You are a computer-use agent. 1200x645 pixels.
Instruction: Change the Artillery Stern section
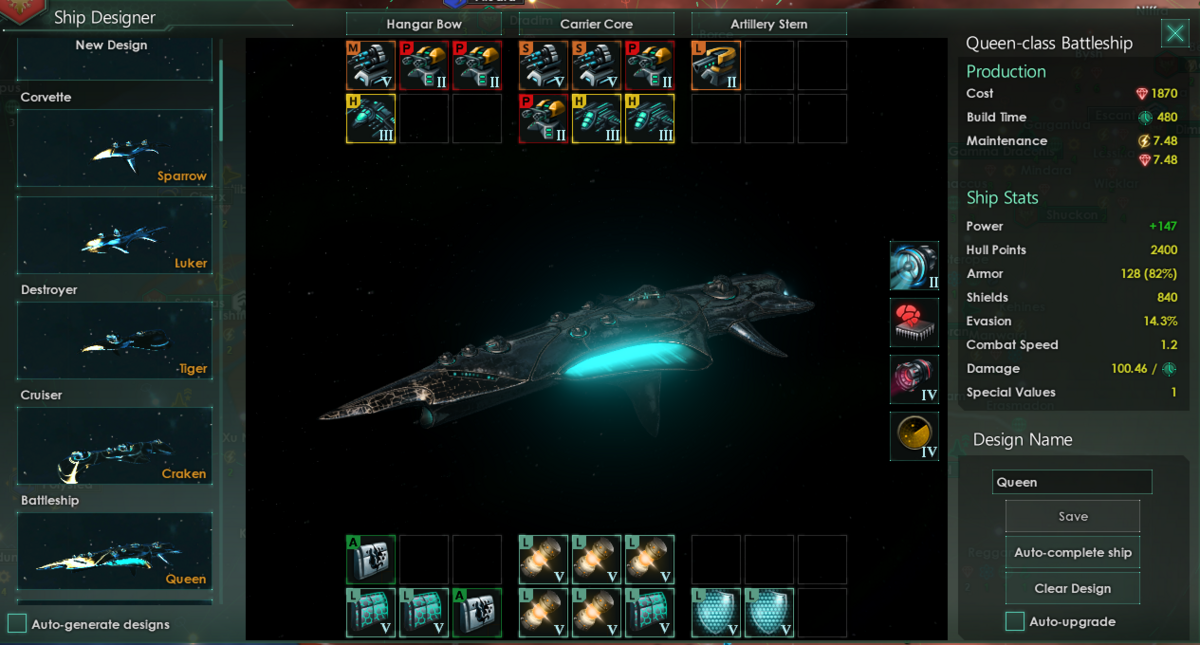point(769,24)
